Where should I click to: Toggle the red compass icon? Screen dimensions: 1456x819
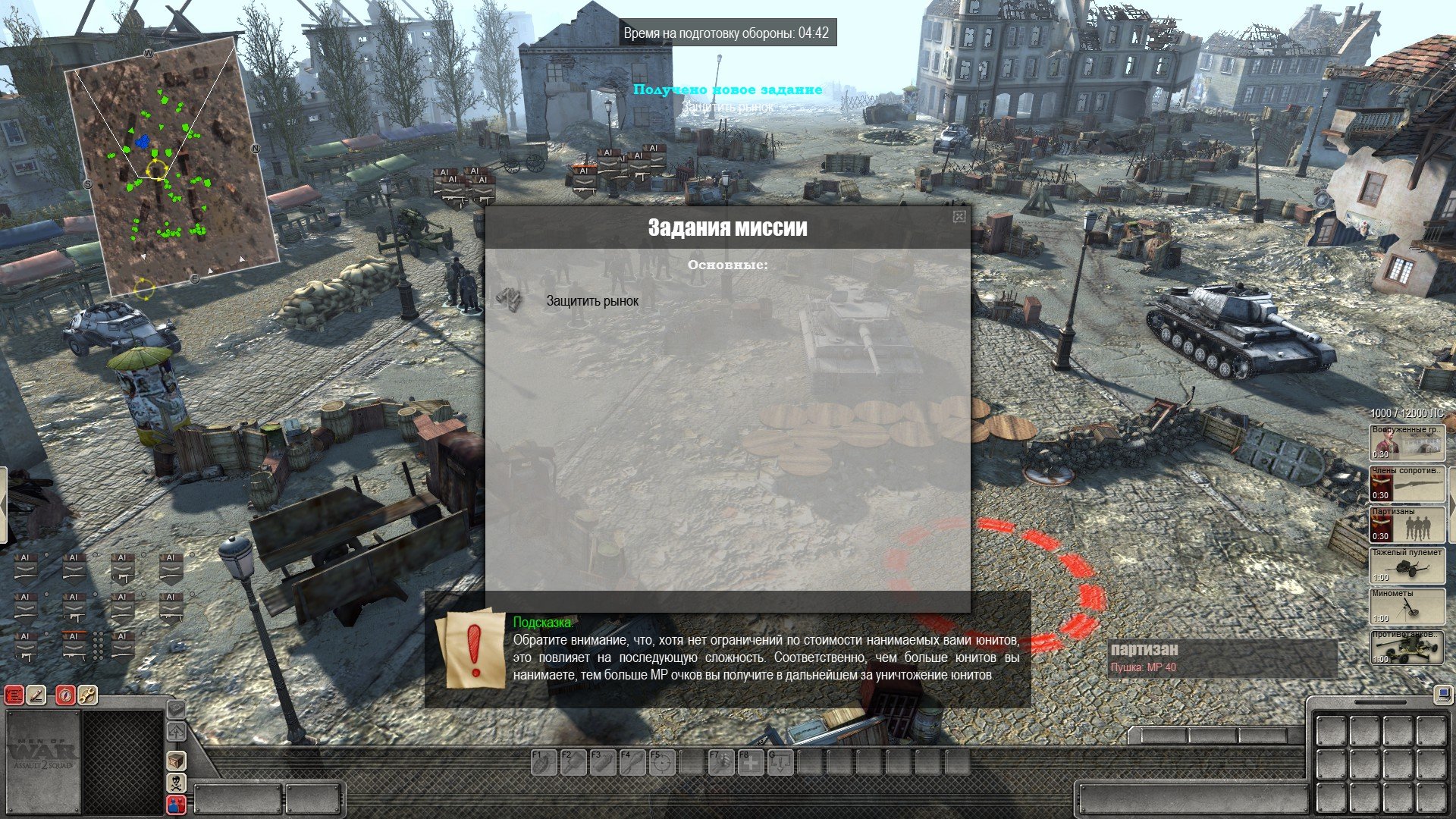click(x=66, y=695)
